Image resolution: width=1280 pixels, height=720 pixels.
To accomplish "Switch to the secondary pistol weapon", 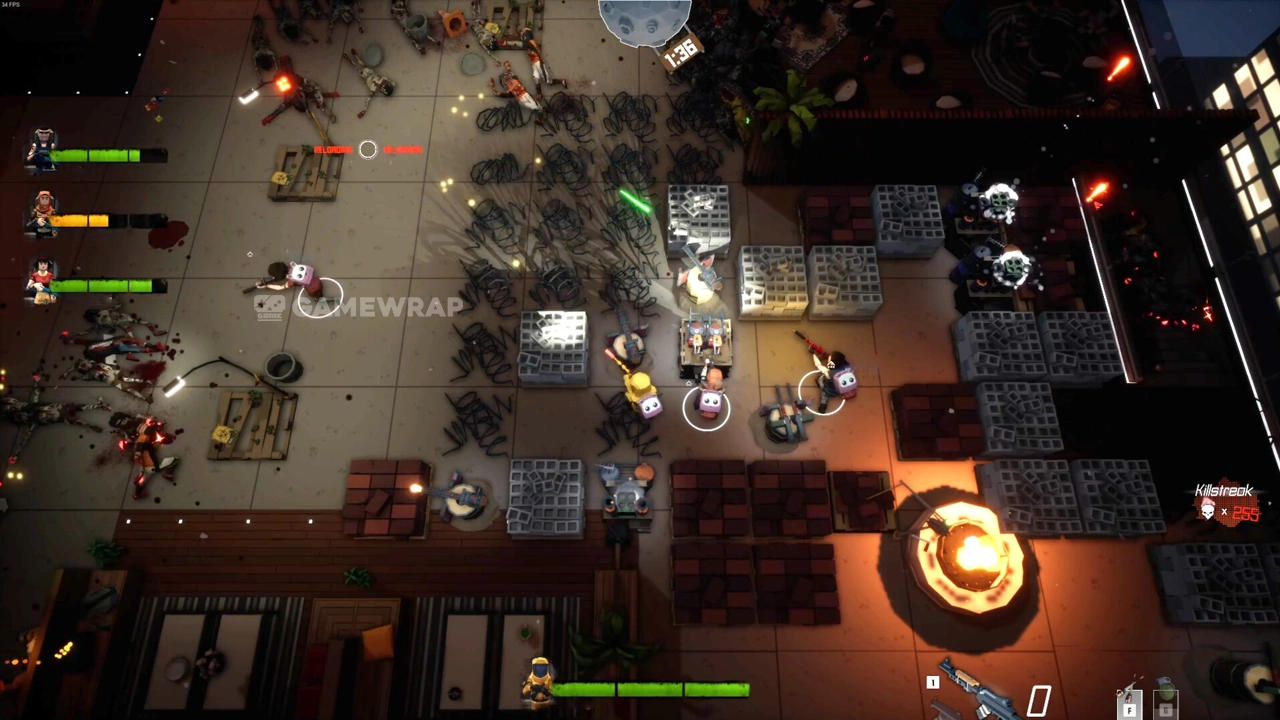I will pos(947,712).
